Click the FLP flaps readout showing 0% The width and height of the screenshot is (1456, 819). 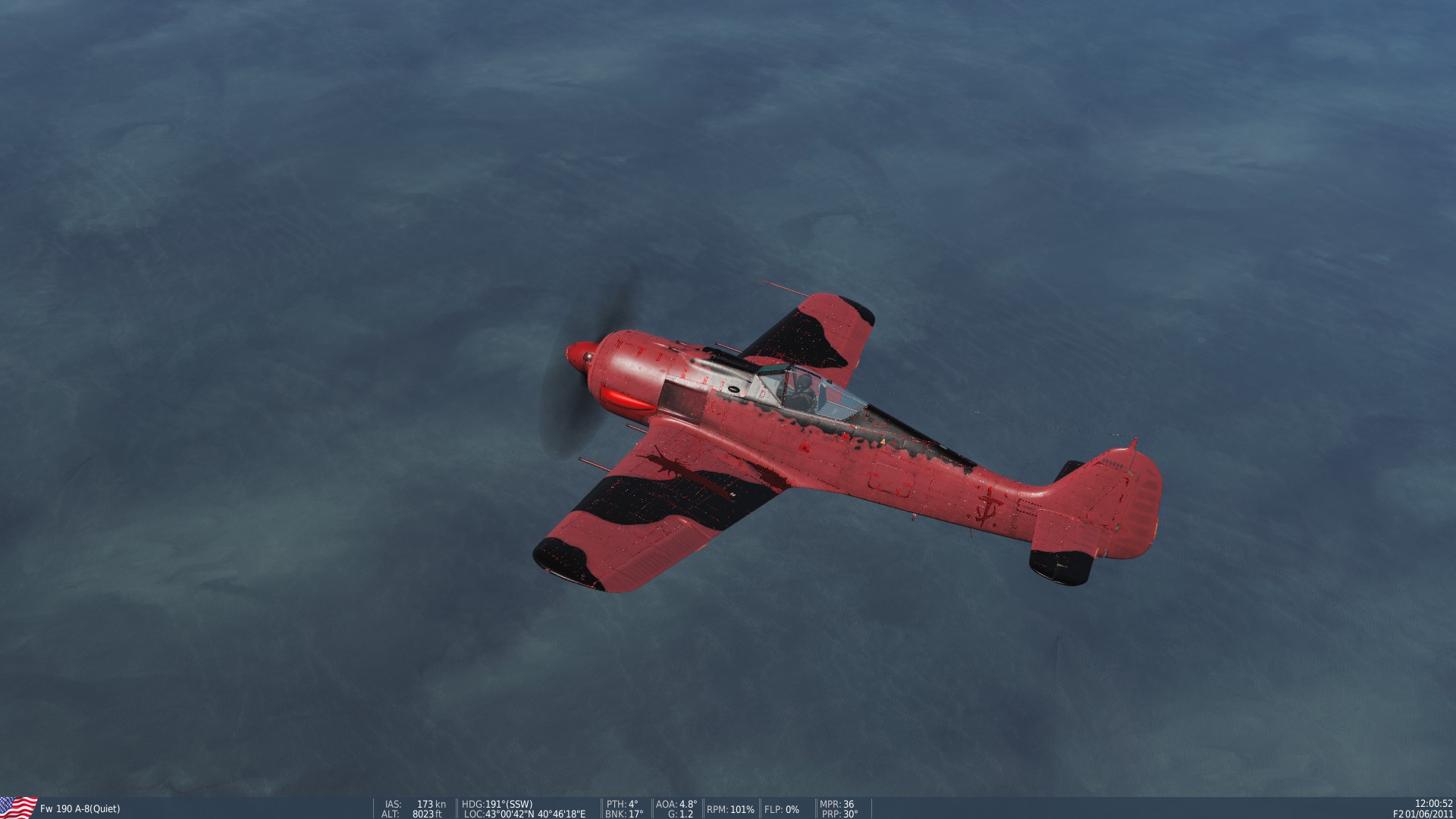[x=781, y=808]
